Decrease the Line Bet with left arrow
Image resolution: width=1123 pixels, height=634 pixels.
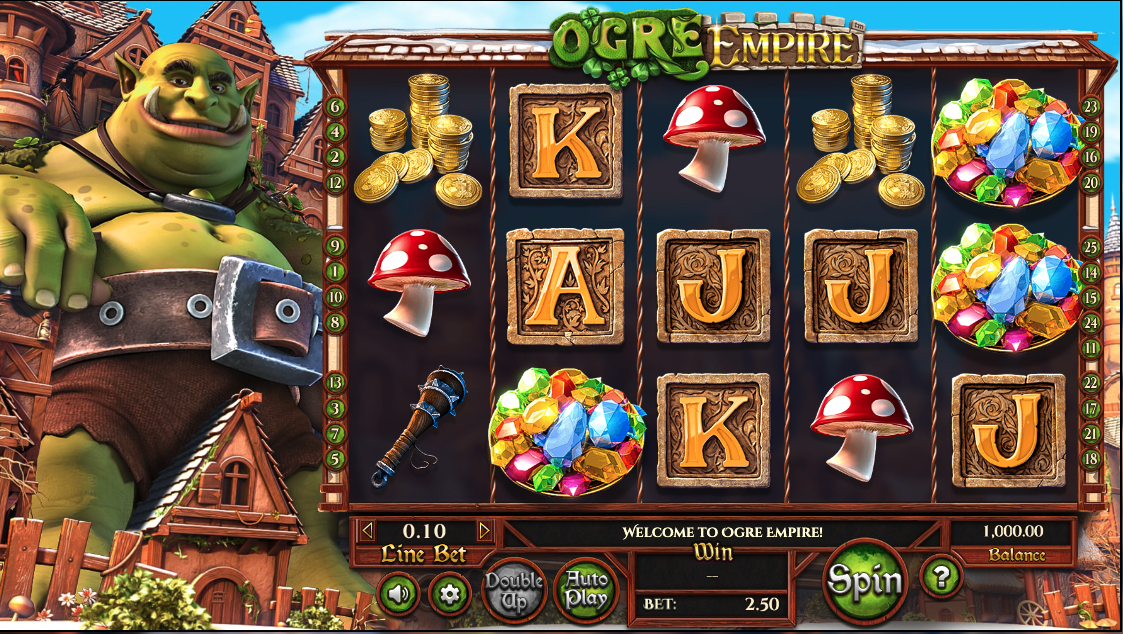coord(367,530)
